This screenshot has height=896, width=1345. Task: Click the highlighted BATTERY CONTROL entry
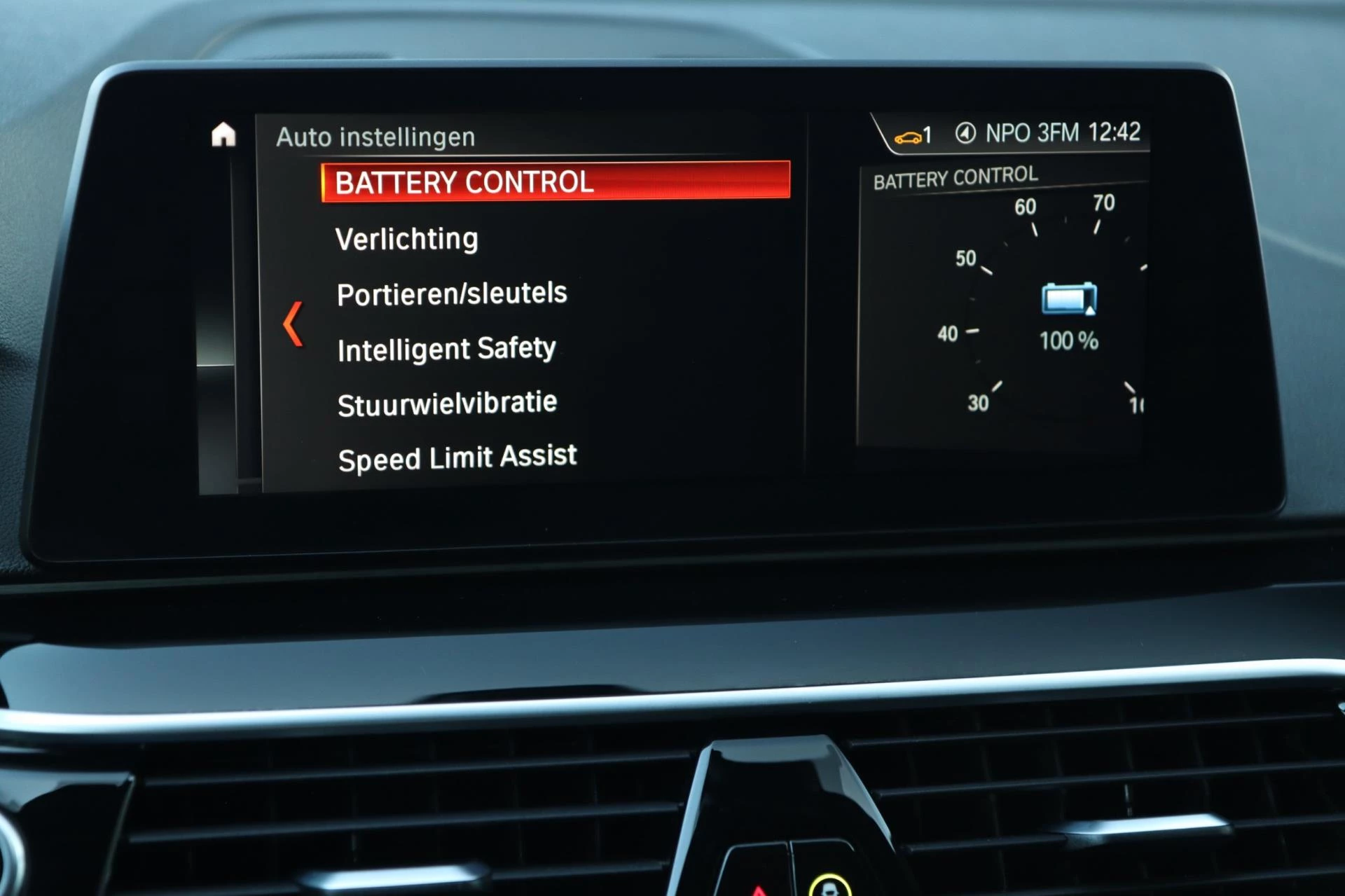pyautogui.click(x=464, y=182)
